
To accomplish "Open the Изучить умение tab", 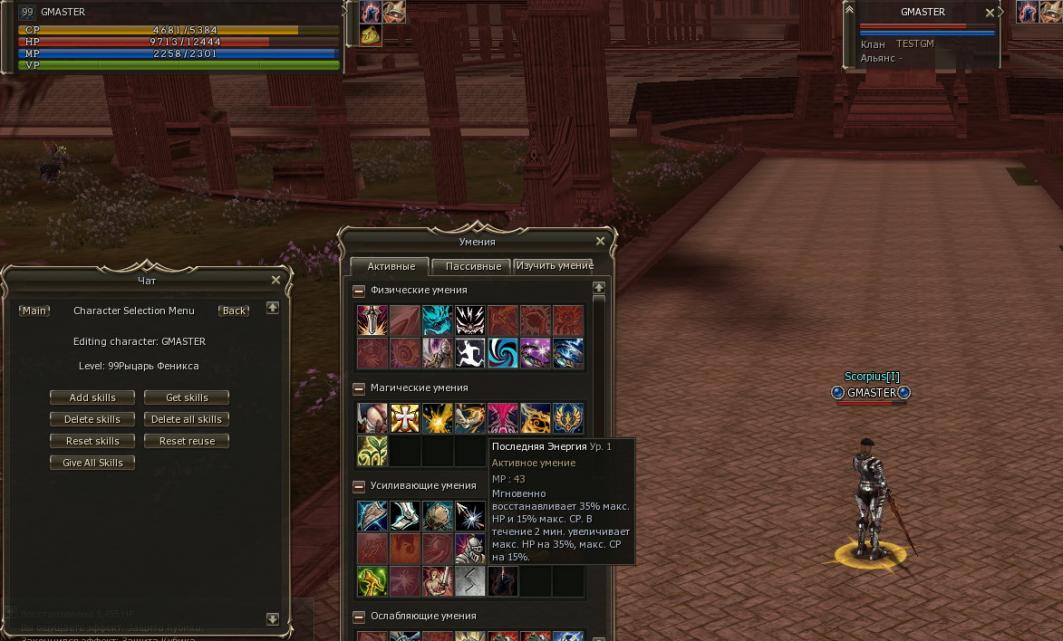I will 554,266.
